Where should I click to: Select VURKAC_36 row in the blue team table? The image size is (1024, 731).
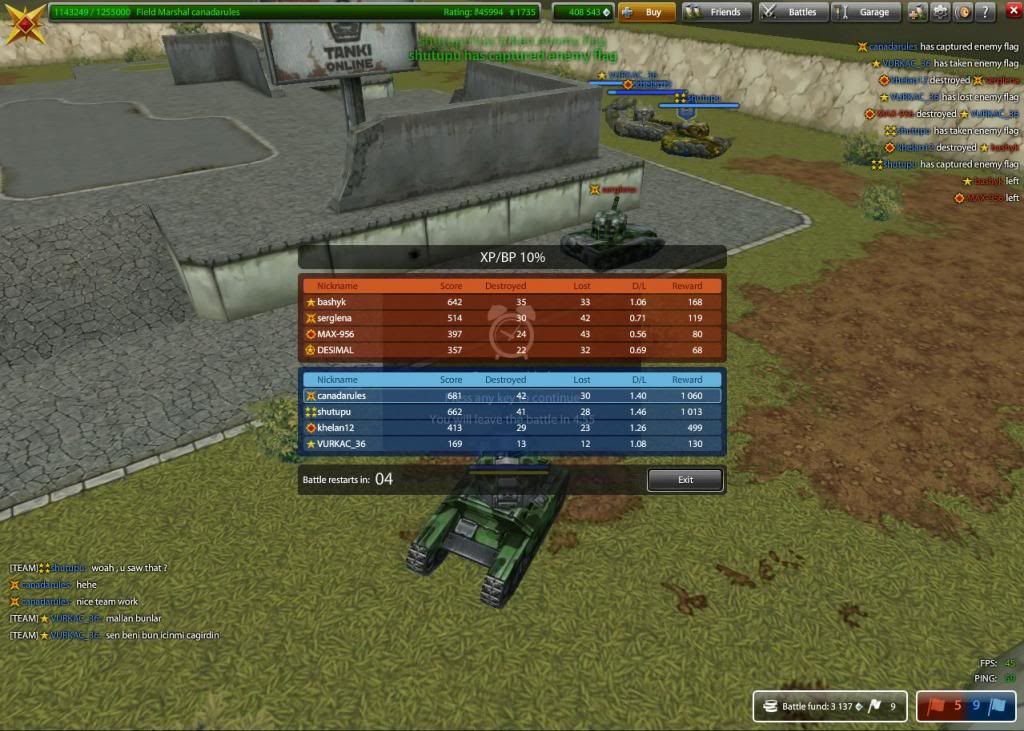512,444
